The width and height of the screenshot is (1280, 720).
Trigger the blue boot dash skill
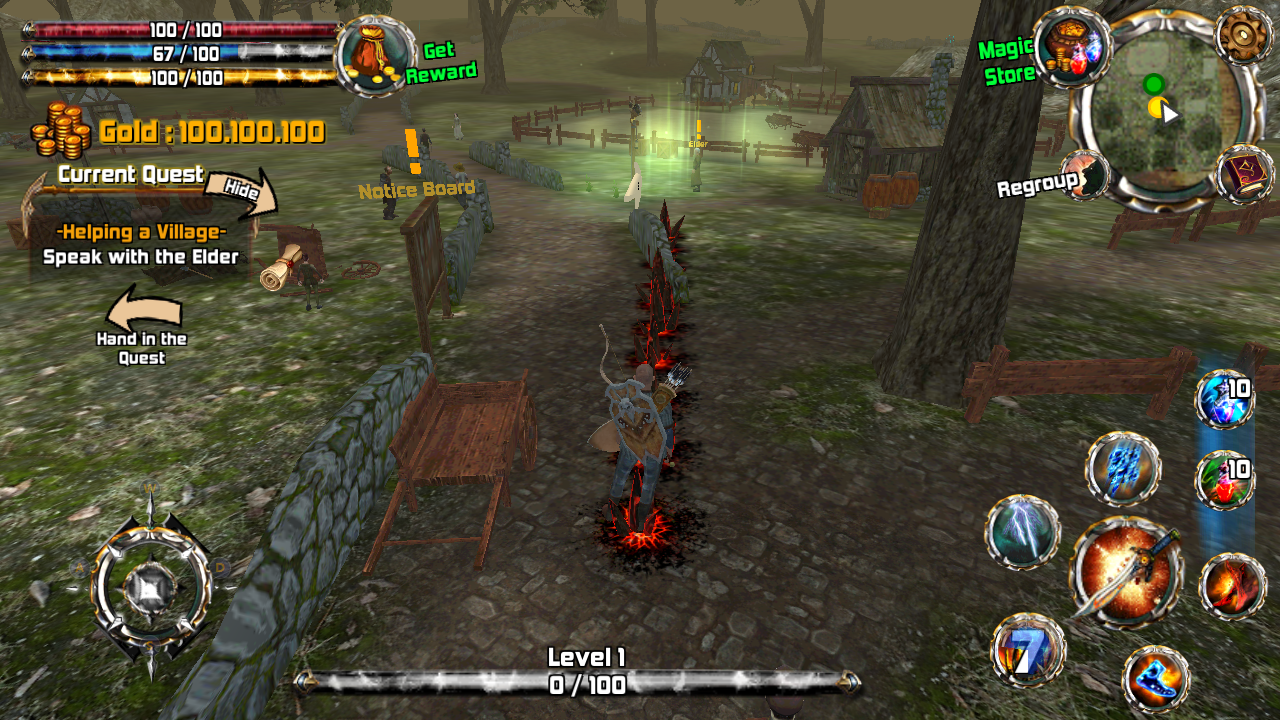click(x=1156, y=679)
